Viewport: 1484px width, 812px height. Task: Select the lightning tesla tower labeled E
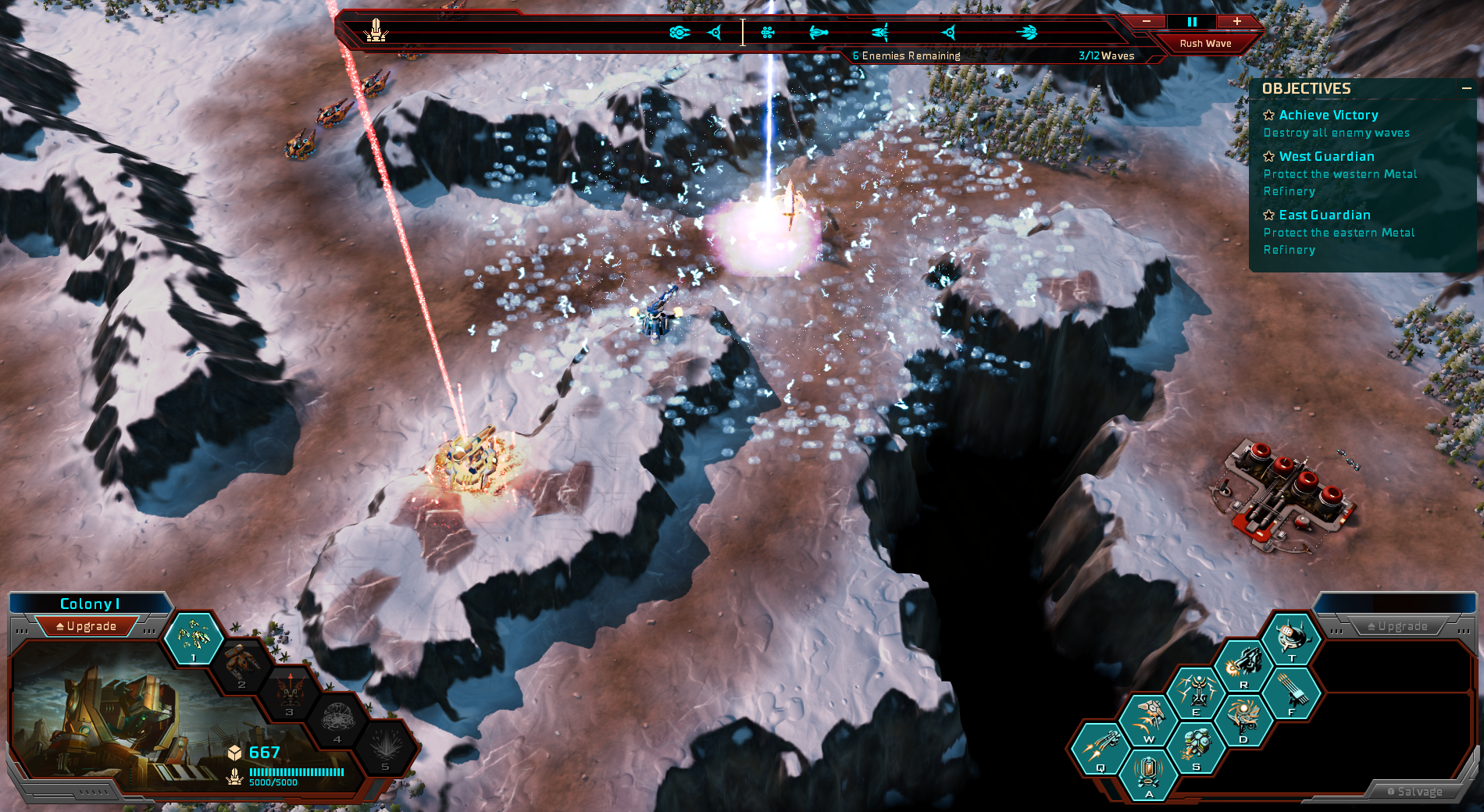coord(1196,693)
